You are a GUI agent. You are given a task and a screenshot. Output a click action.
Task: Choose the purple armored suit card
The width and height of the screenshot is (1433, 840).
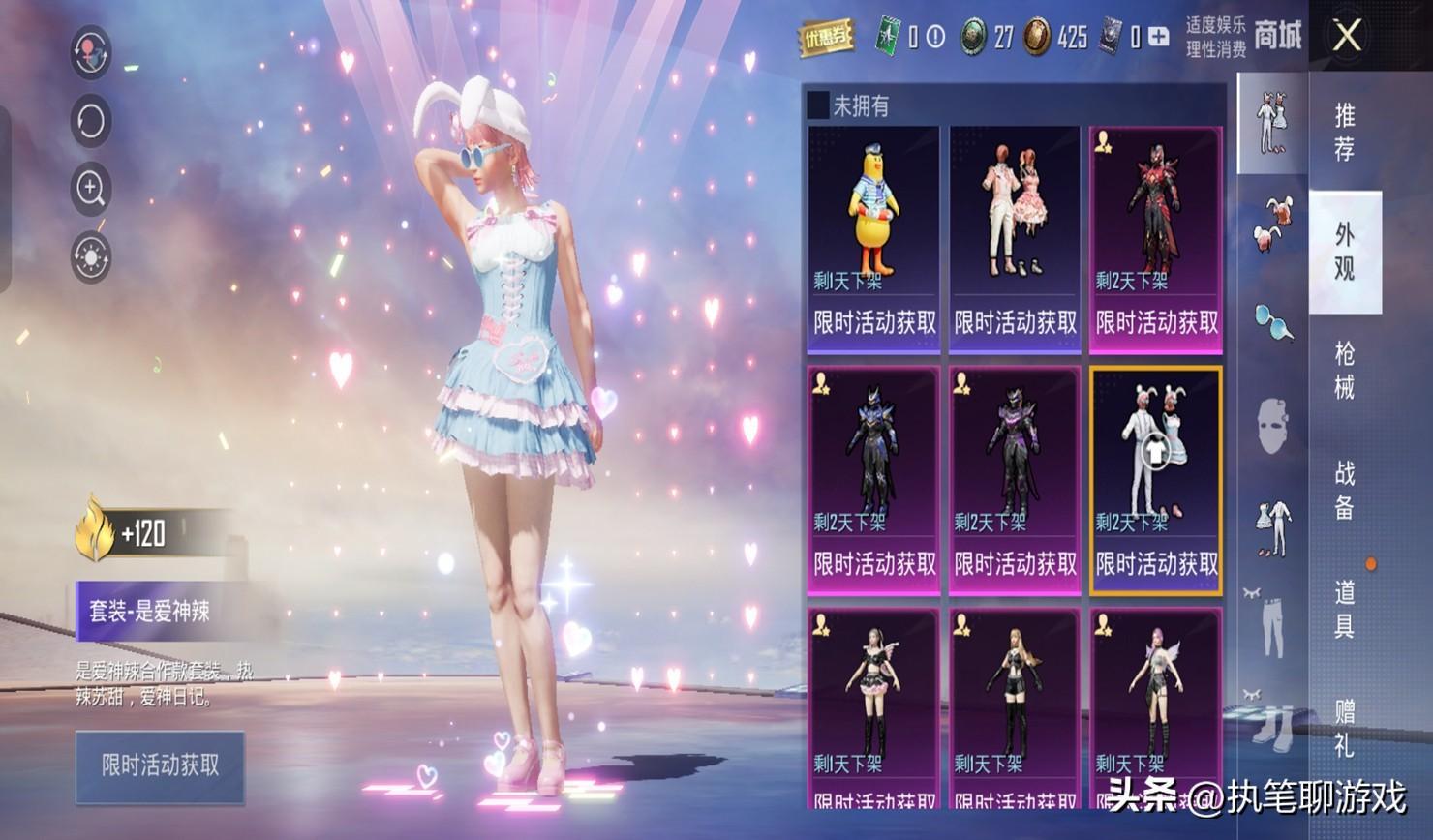1014,480
